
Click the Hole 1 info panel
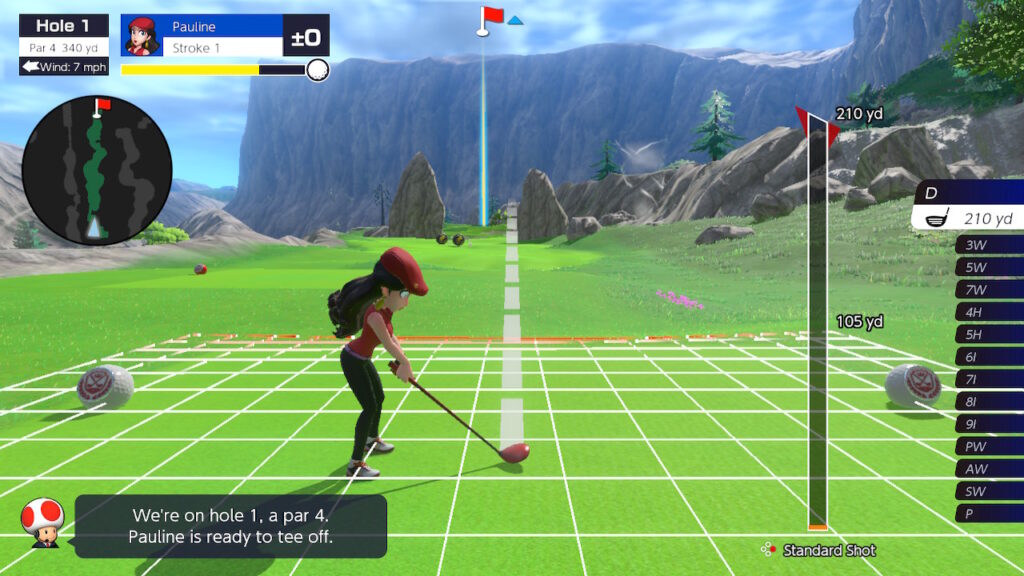point(63,45)
